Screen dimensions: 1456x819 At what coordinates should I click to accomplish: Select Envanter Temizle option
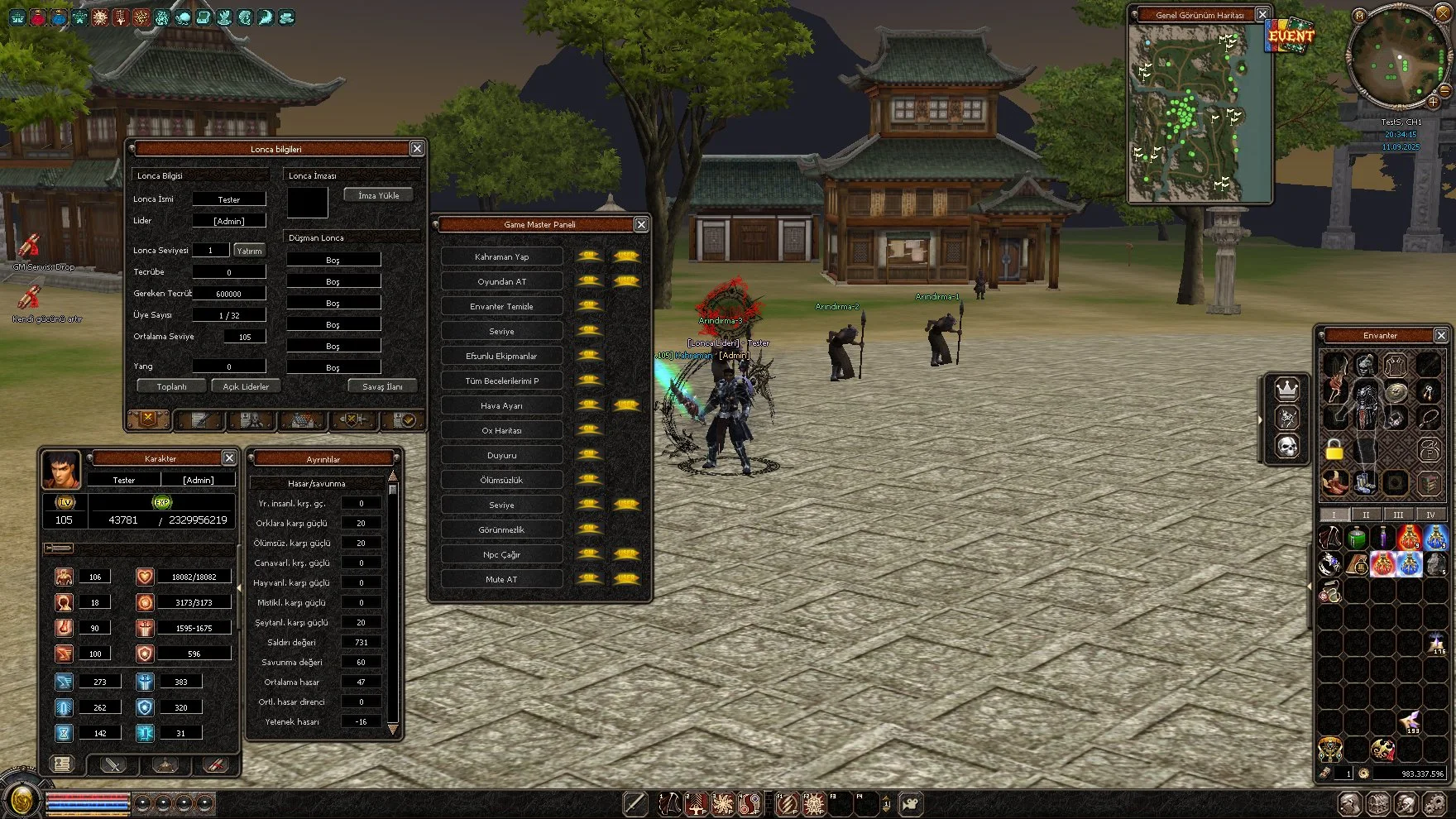[502, 306]
